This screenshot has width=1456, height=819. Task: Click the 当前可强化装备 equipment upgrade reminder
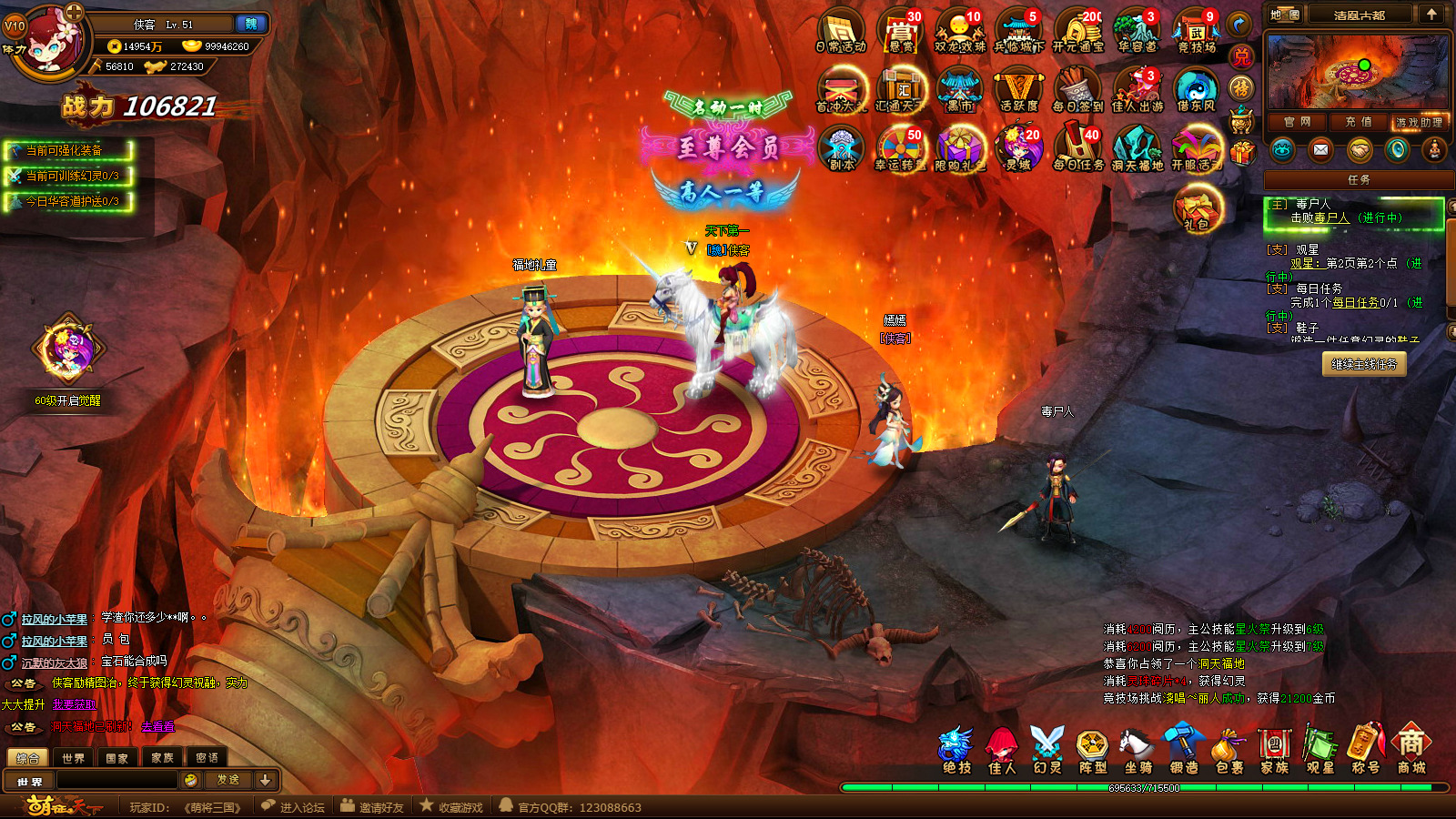click(69, 150)
